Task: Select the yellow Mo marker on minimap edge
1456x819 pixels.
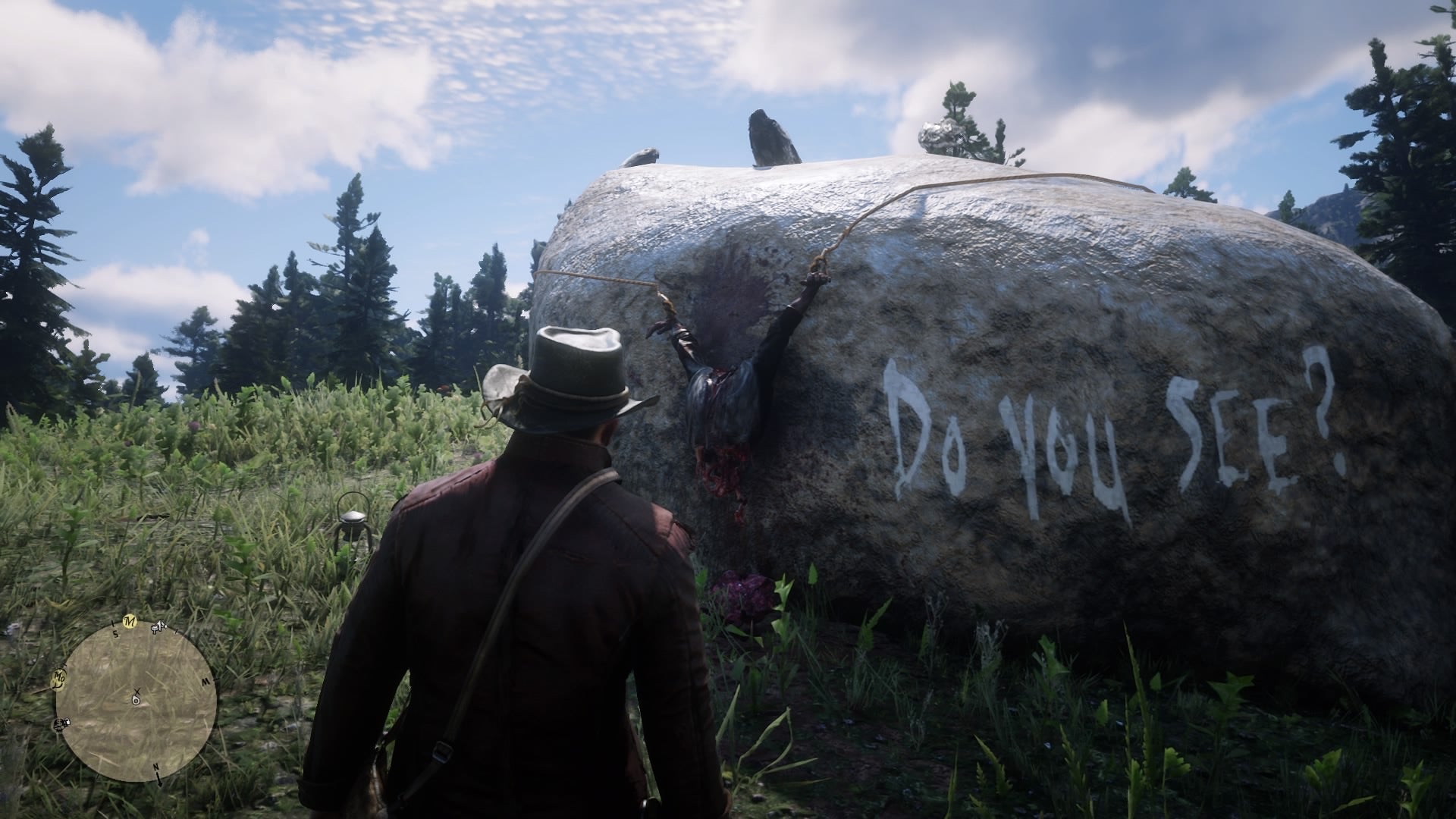Action: point(59,679)
